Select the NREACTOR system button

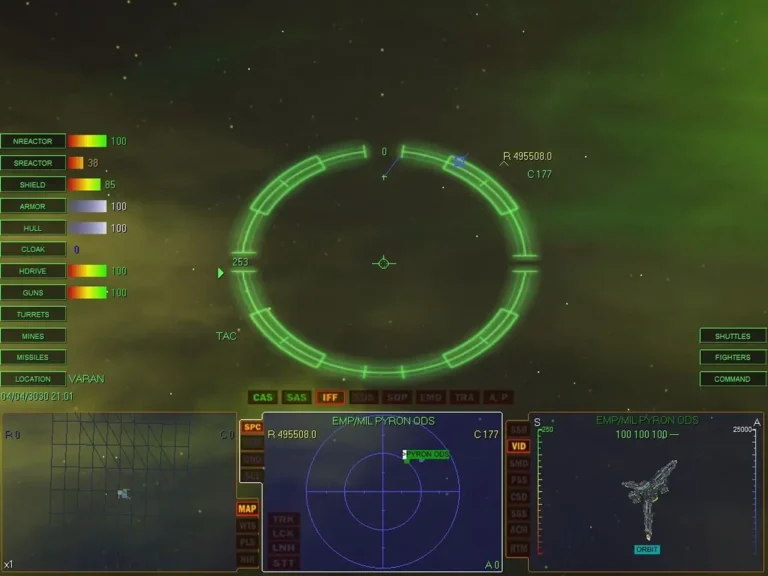click(33, 141)
